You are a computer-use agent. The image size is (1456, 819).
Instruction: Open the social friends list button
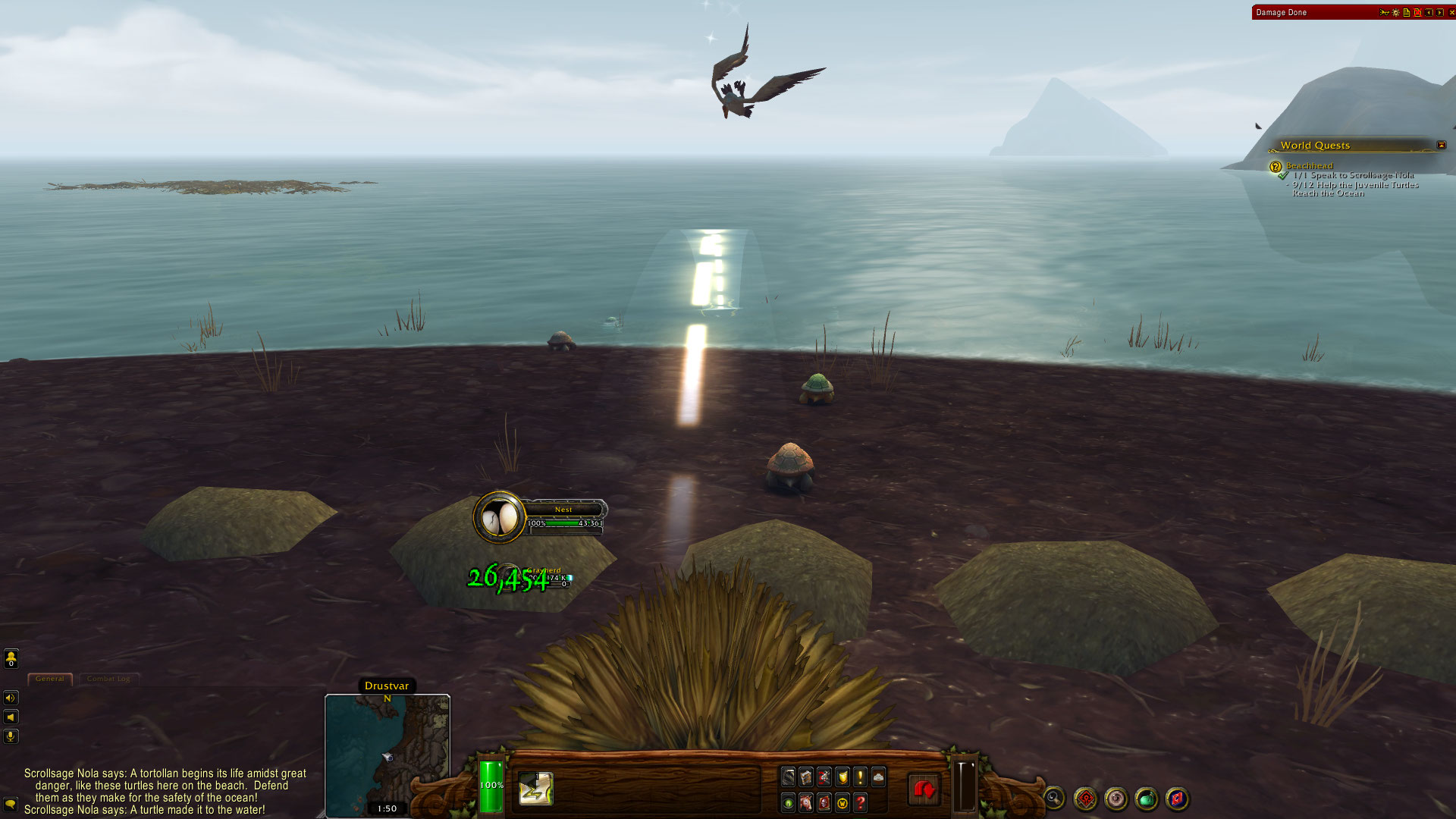click(x=11, y=658)
